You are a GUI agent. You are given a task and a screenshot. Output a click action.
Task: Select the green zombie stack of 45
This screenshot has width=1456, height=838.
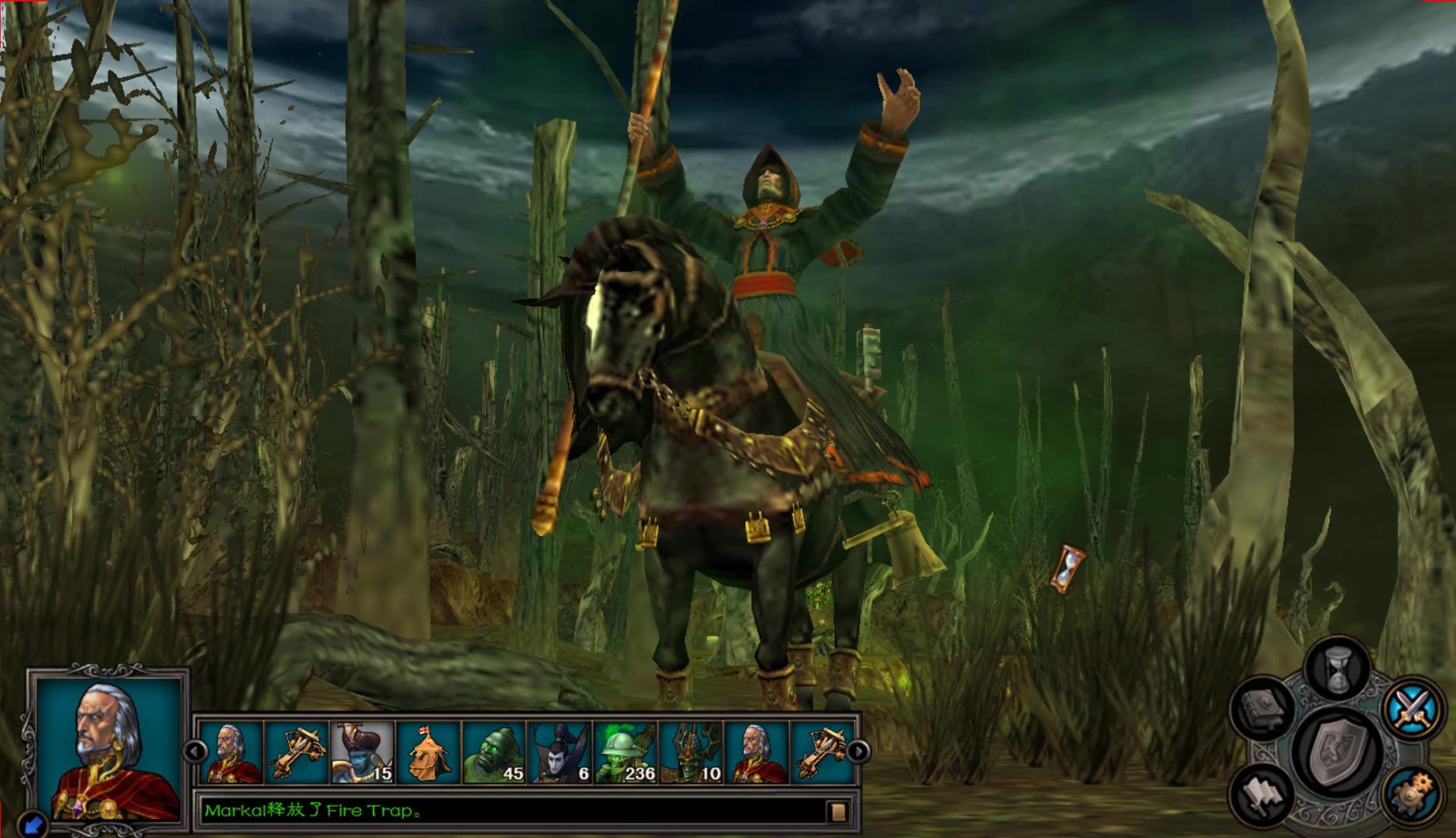point(494,752)
